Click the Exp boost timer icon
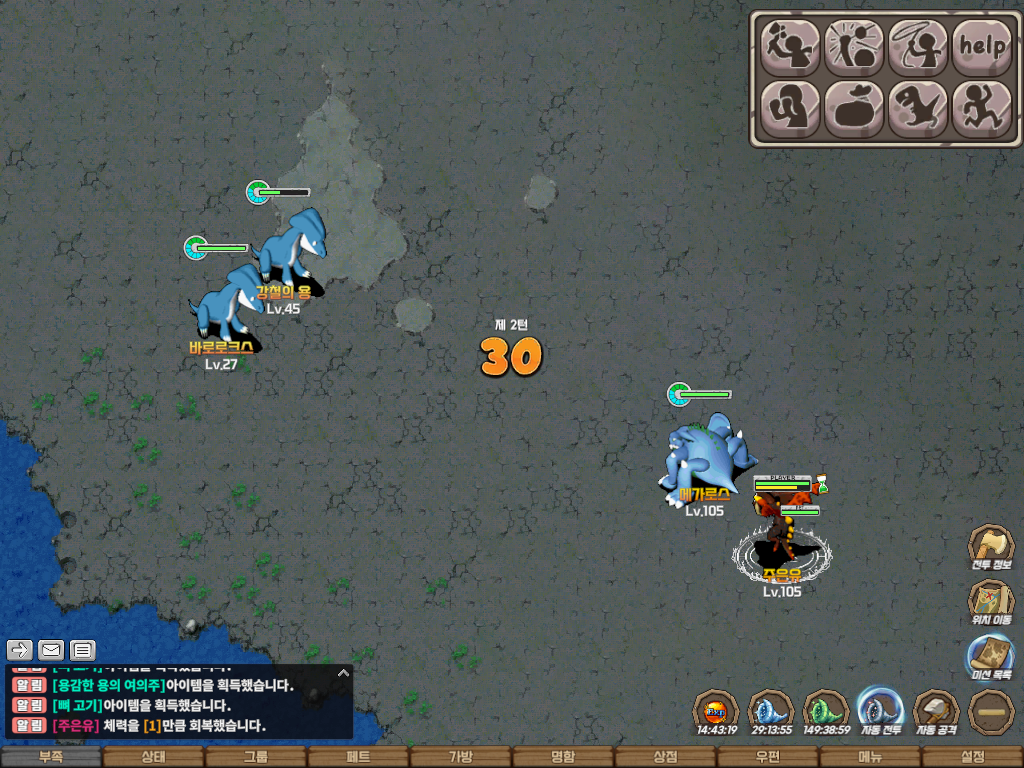 pos(716,712)
